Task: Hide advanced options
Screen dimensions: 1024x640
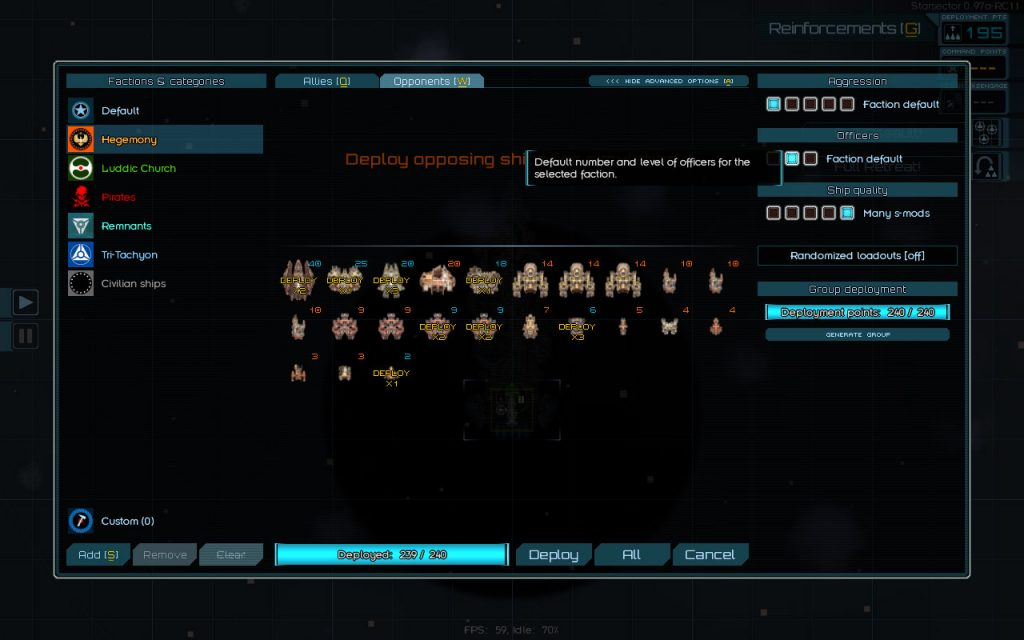Action: click(x=668, y=81)
